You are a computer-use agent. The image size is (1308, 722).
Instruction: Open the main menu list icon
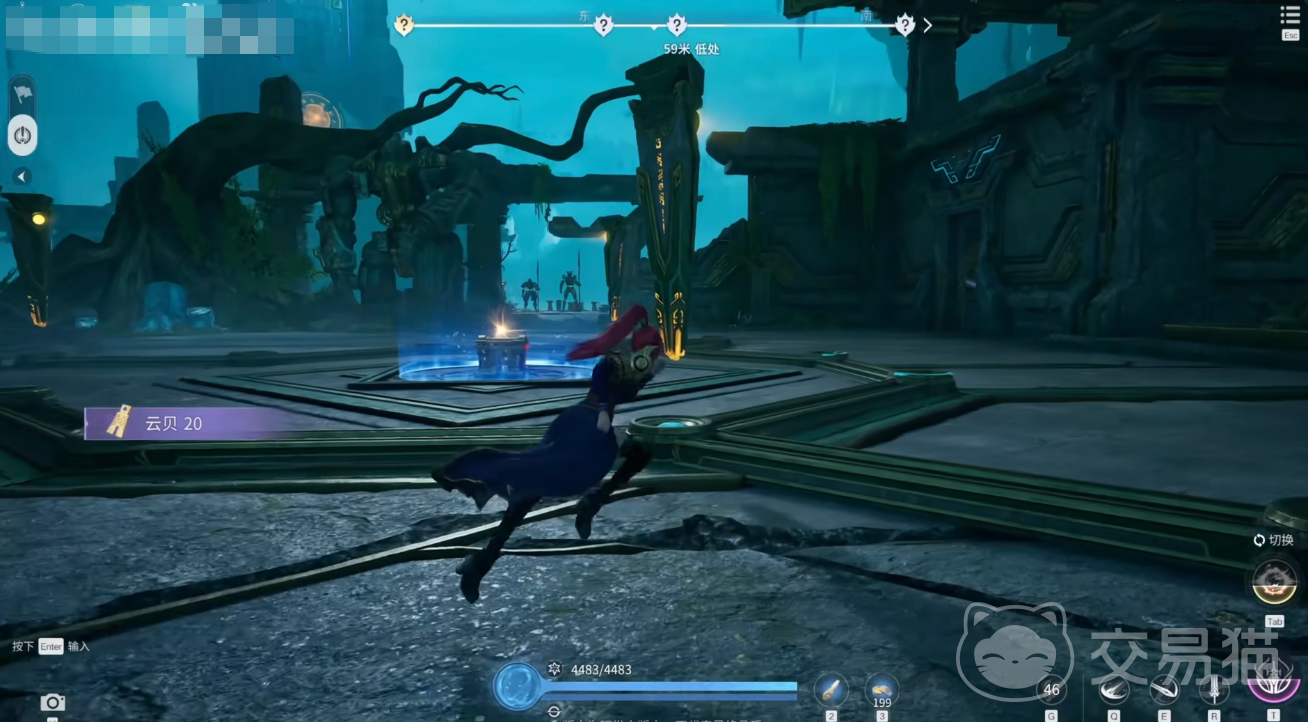click(1290, 15)
